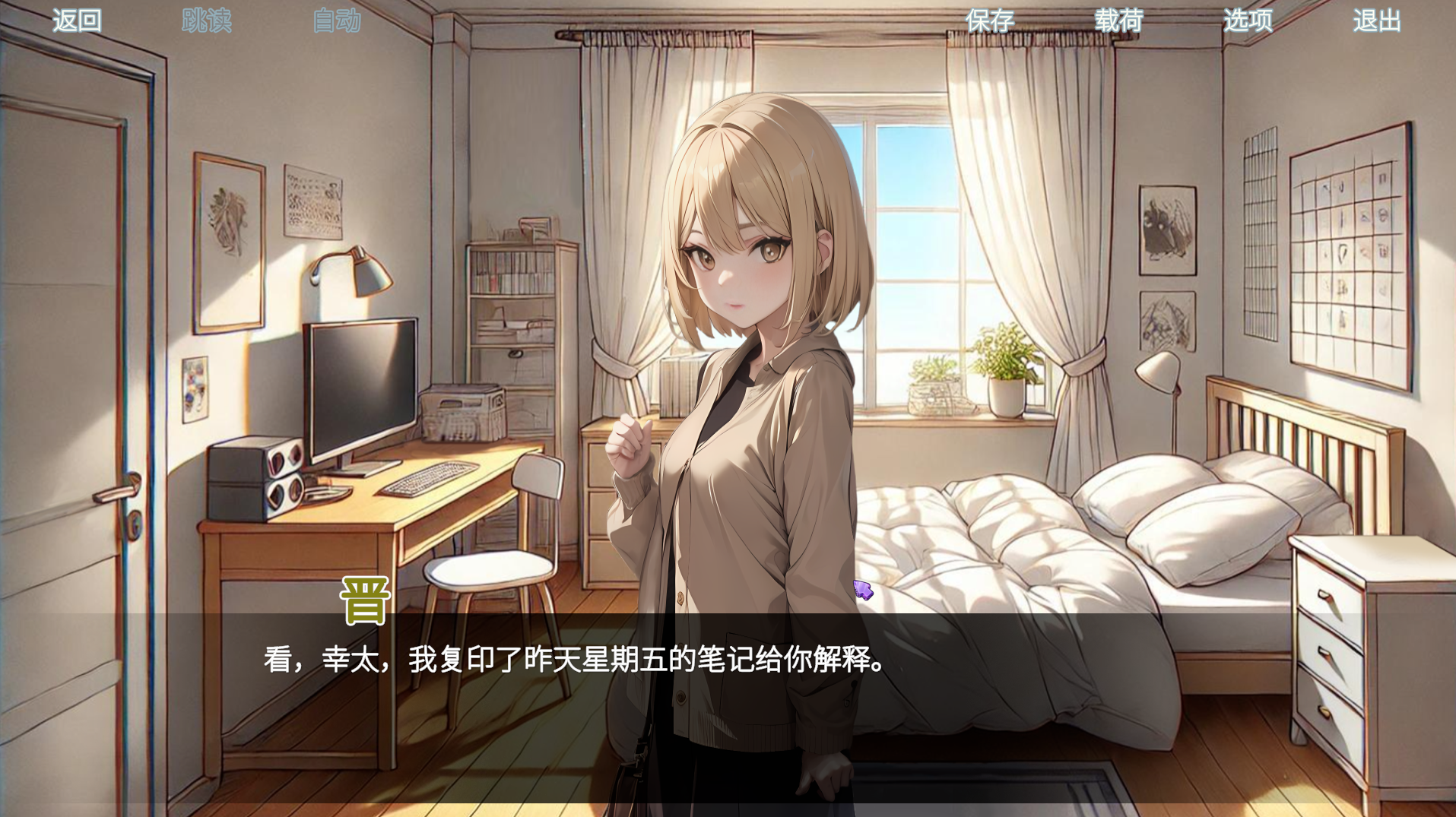This screenshot has height=817, width=1456.
Task: Click 返回 to roll back a line
Action: click(75, 21)
